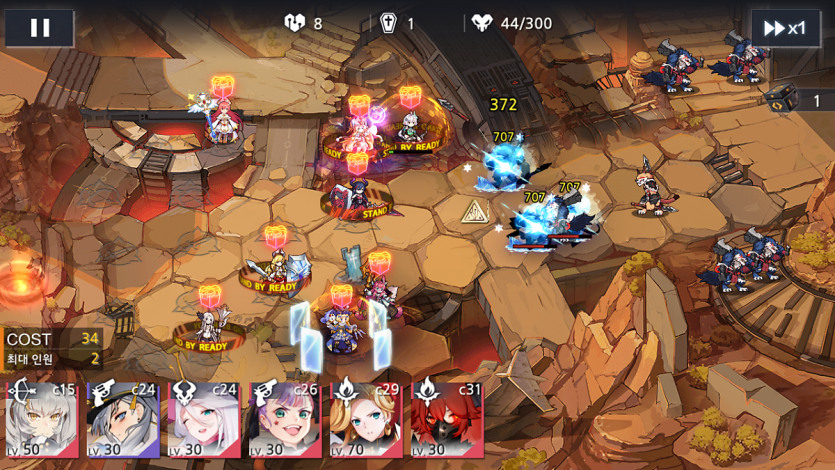Select the cost 26 purple-haired gunner card
The height and width of the screenshot is (470, 835).
(285, 420)
